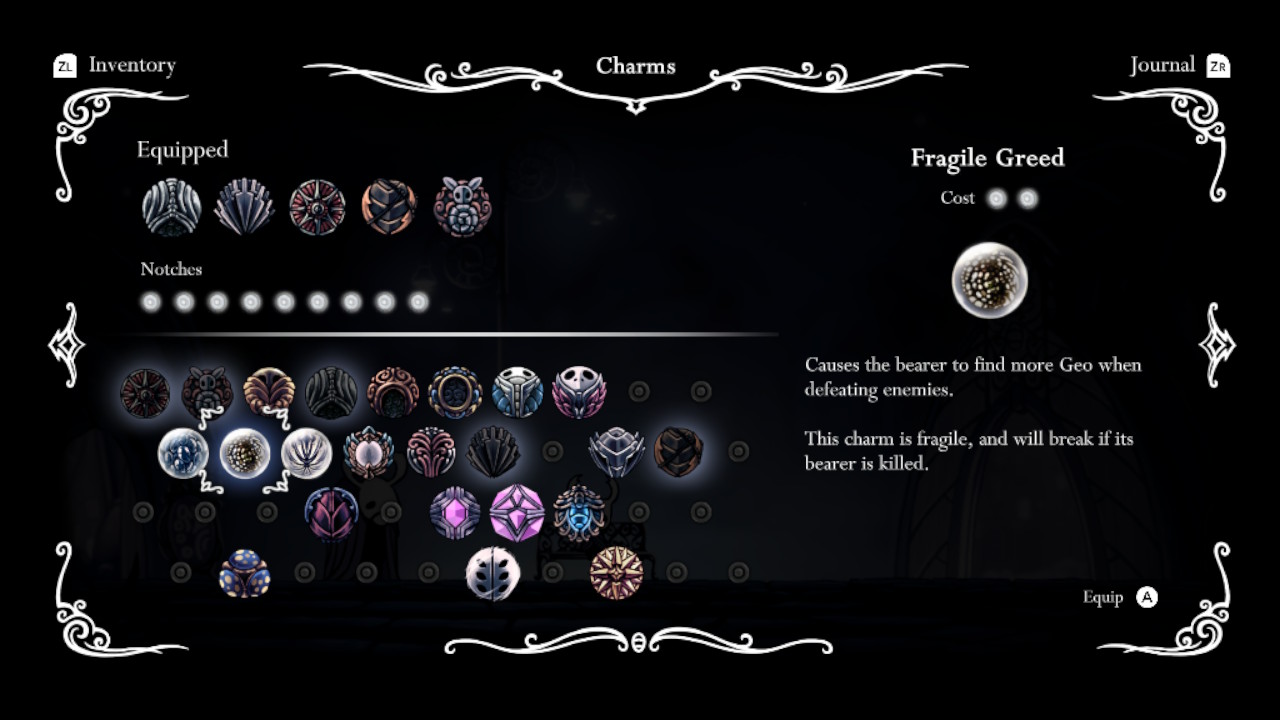Select the Fragile Heart charm
Viewport: 1280px width, 720px height.
[x=185, y=453]
